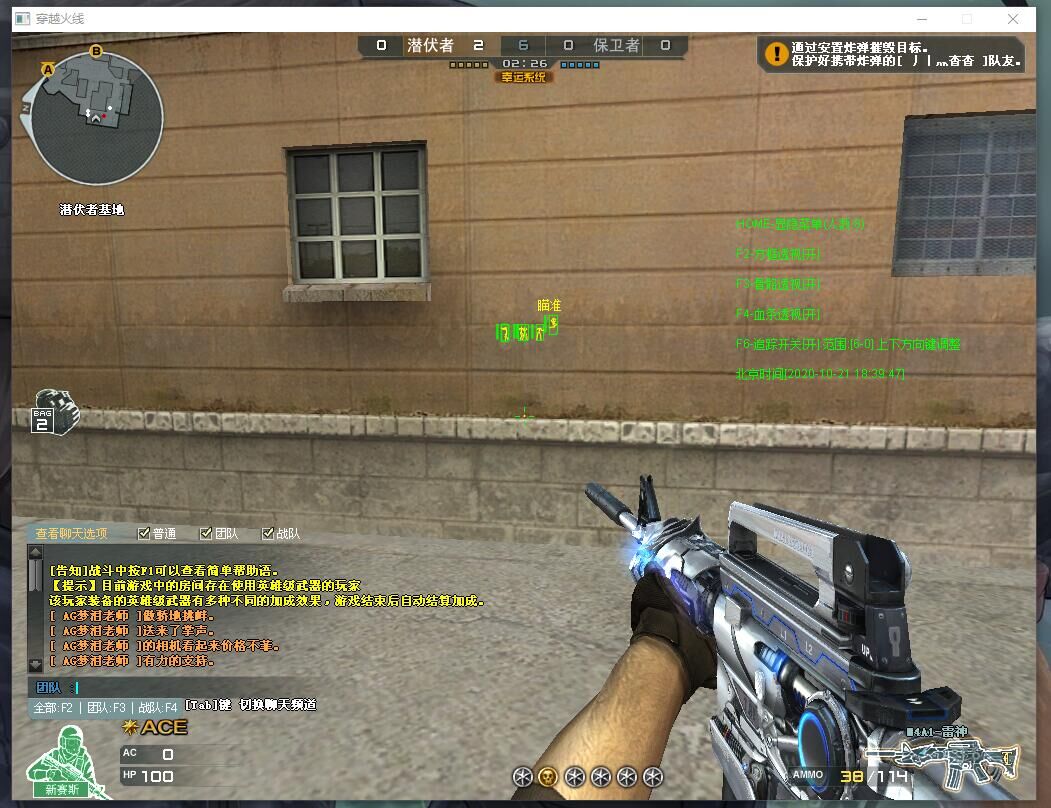Select the BAG 2 backpack icon
The width and height of the screenshot is (1051, 808).
click(x=55, y=412)
